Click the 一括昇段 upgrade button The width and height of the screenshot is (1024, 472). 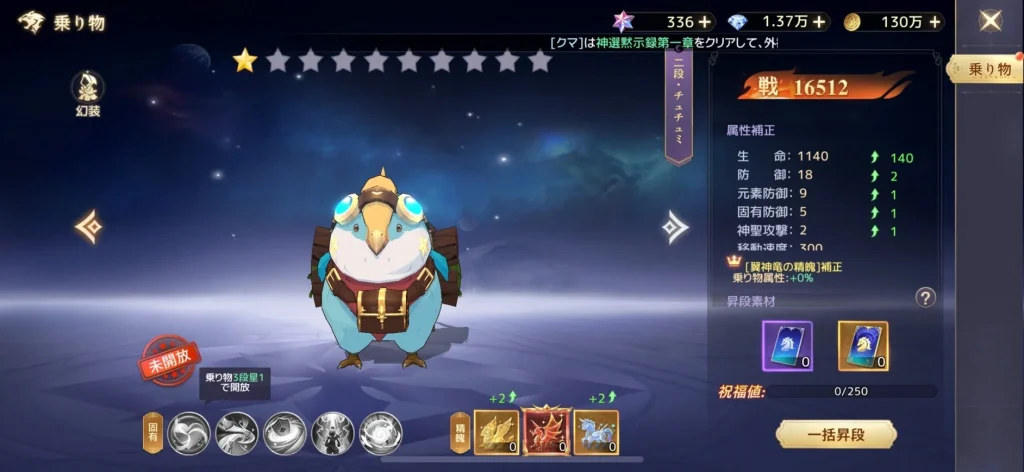[x=836, y=434]
